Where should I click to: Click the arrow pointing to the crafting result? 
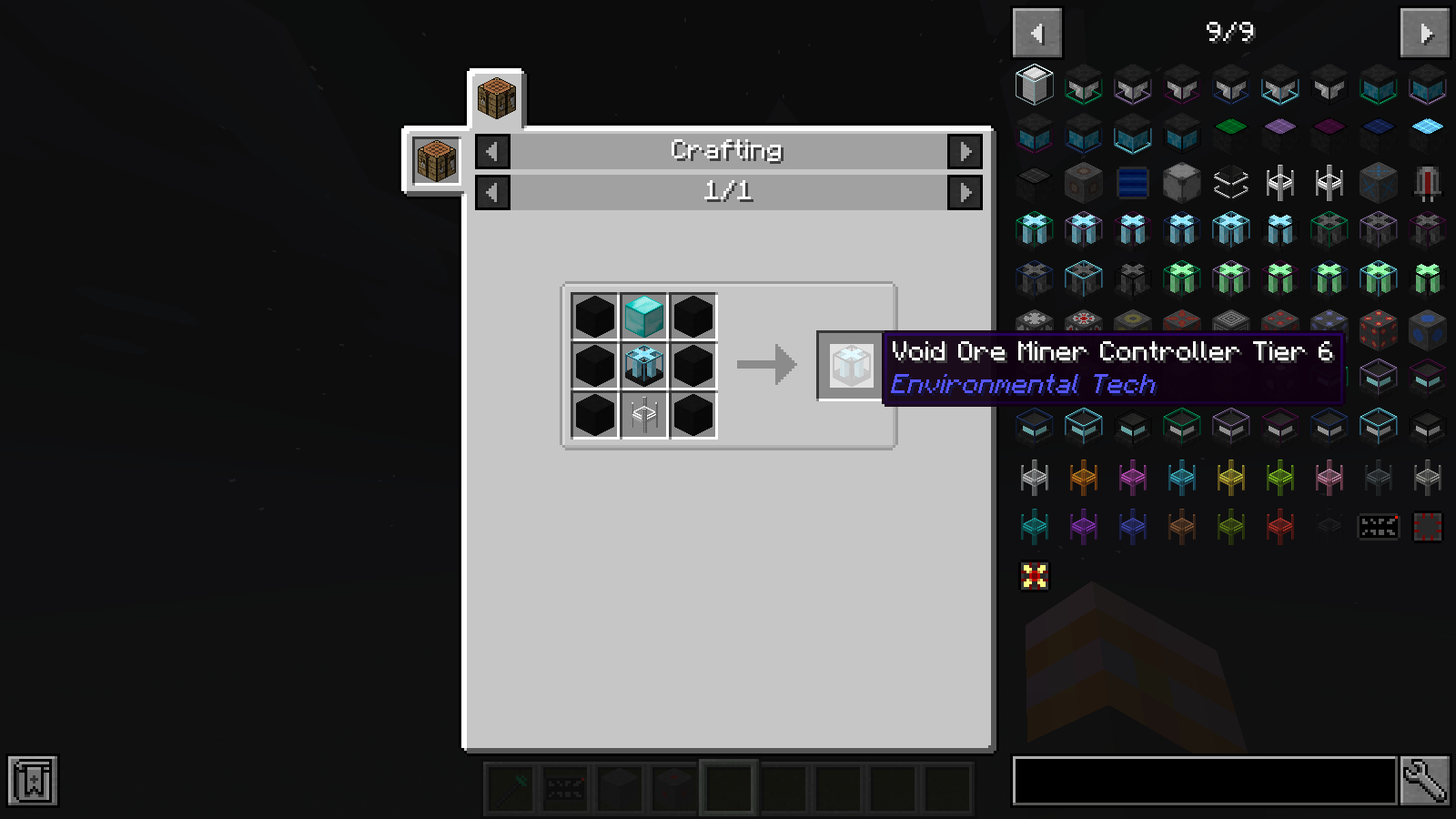coord(767,365)
